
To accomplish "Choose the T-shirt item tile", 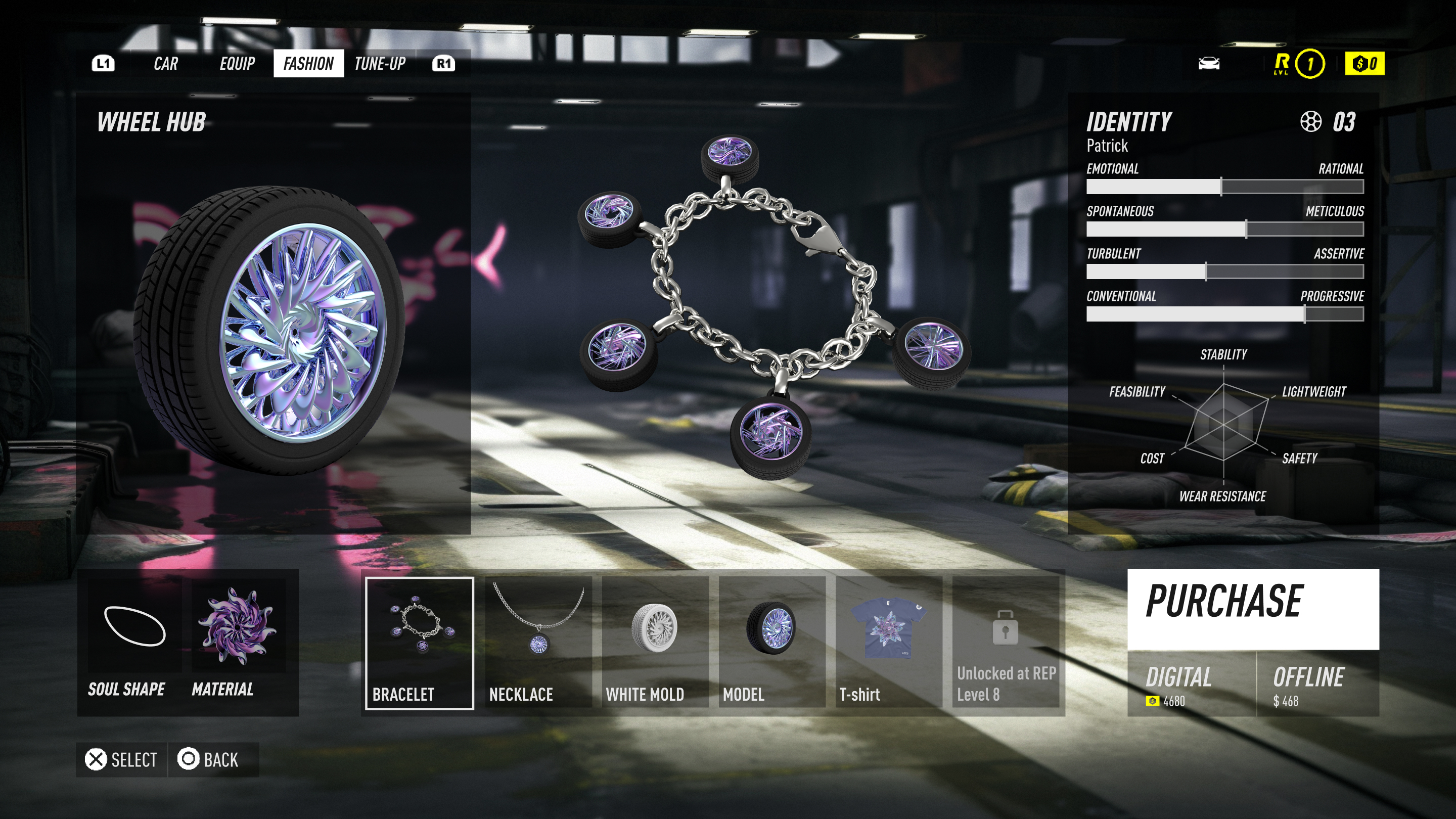I will 889,643.
